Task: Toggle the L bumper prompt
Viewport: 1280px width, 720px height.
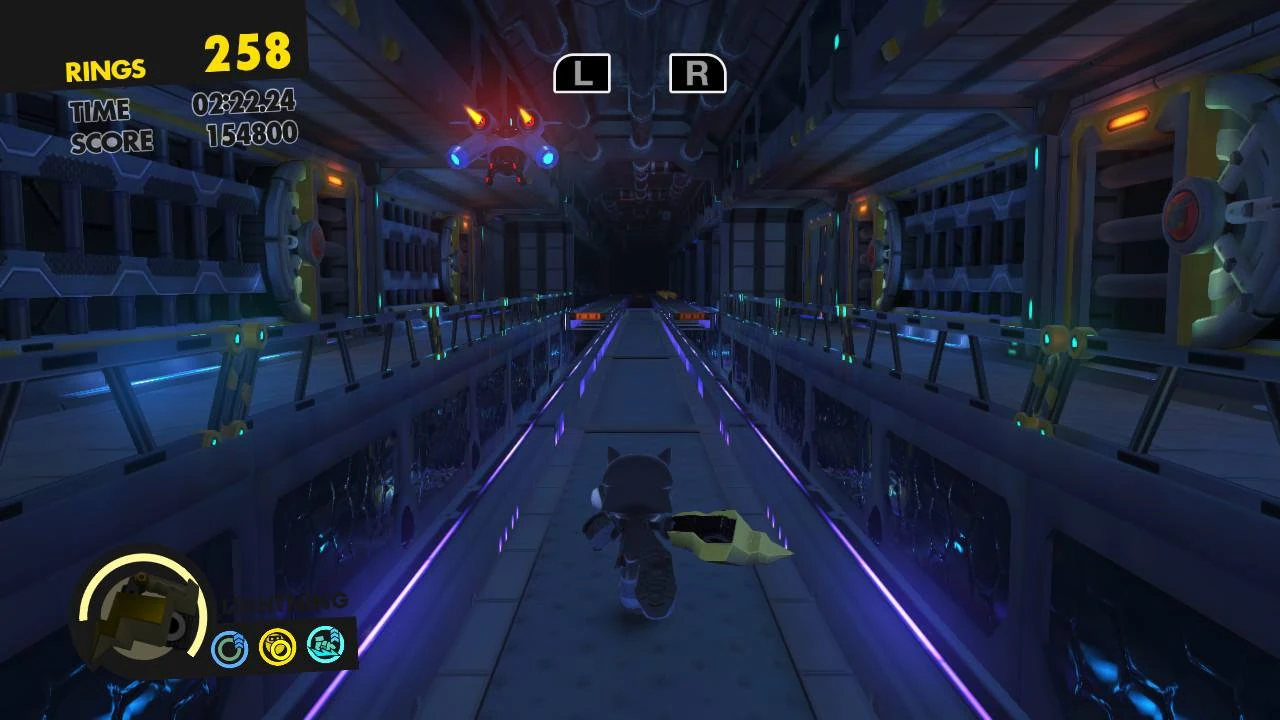Action: [x=583, y=73]
